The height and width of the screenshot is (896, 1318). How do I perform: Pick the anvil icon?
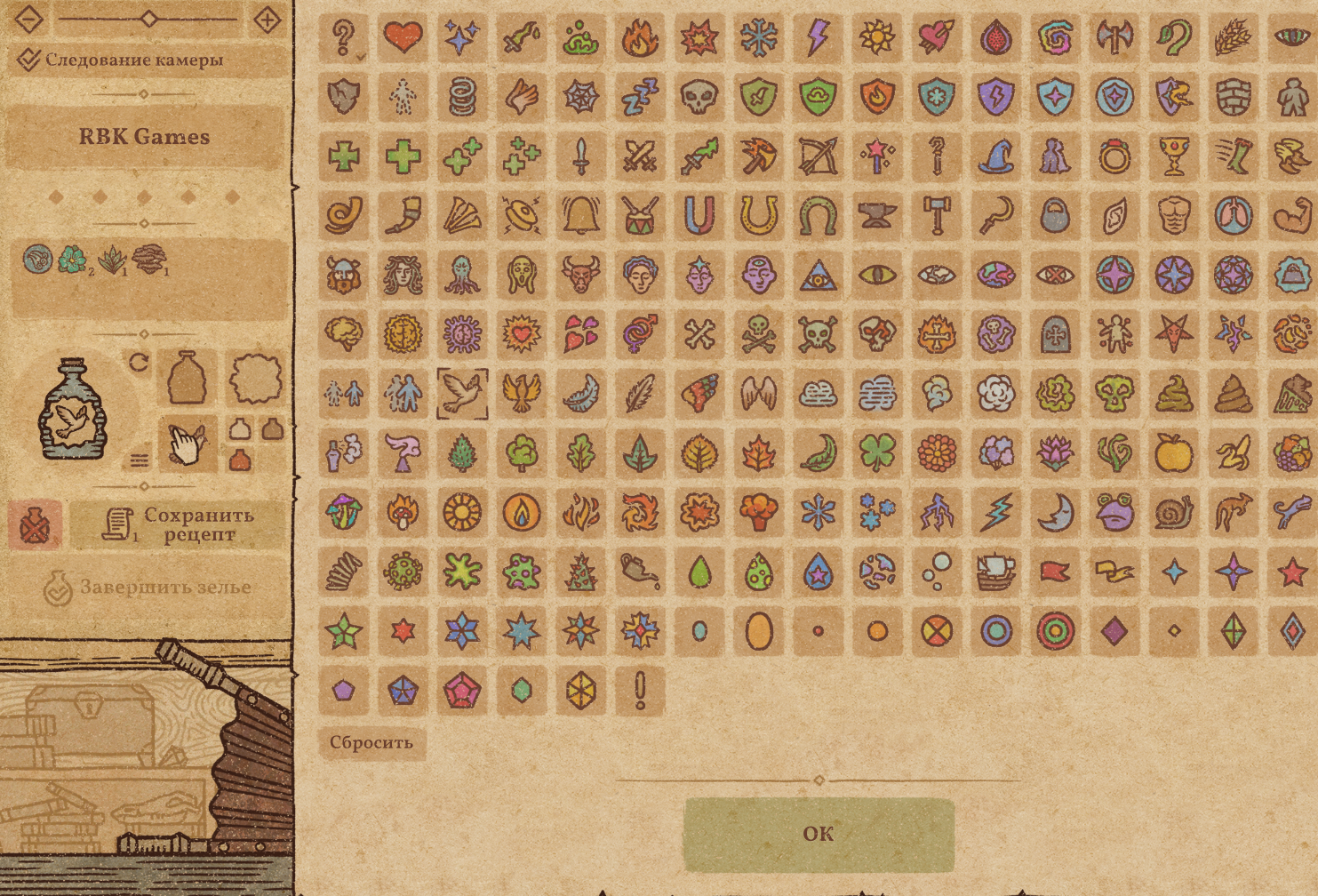pos(877,216)
